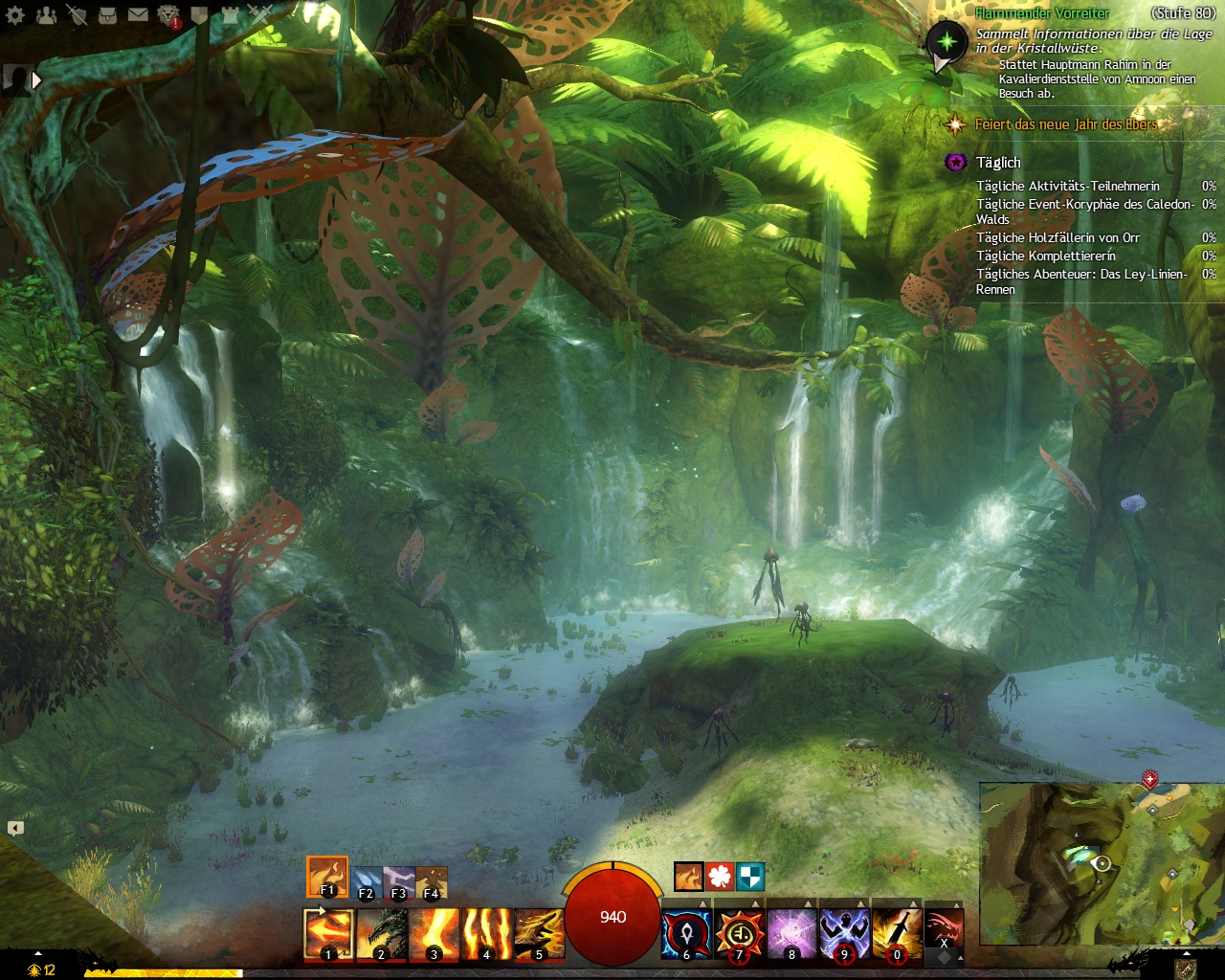Expand the party portrait arrow
Image resolution: width=1225 pixels, height=980 pixels.
coord(36,81)
